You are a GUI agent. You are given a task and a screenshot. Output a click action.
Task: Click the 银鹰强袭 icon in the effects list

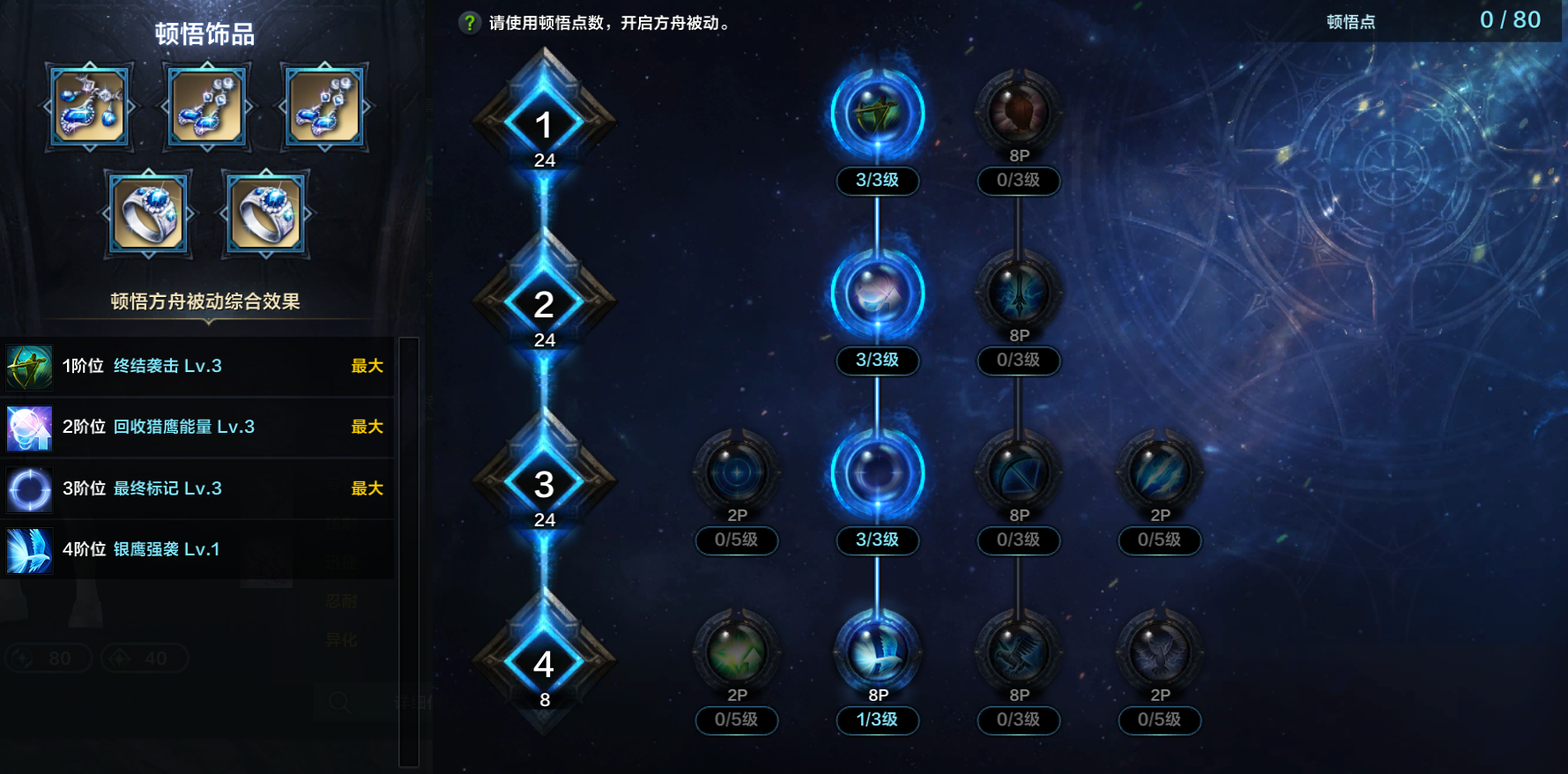coord(29,549)
